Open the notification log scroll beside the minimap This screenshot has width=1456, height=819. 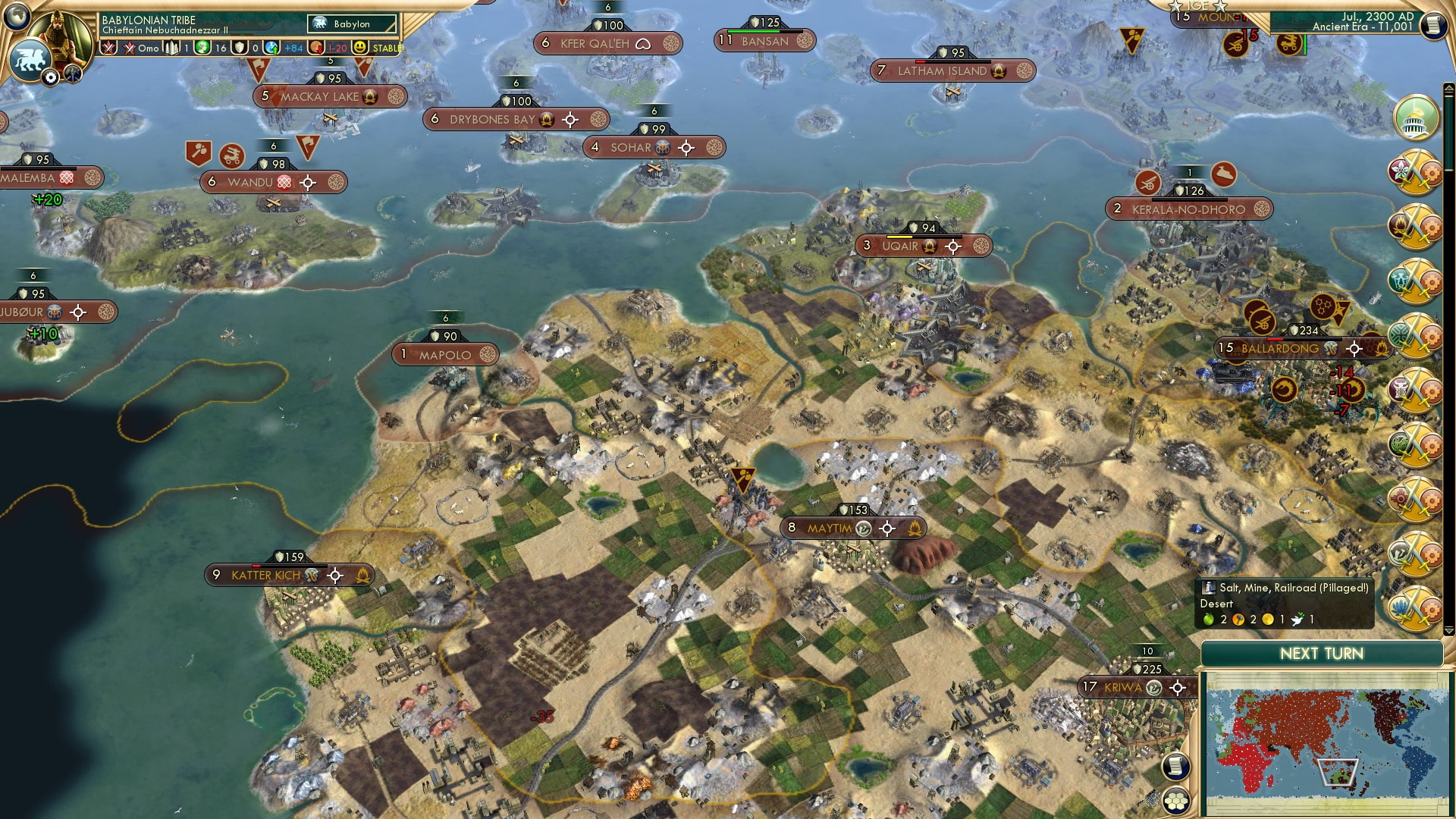pos(1175,767)
